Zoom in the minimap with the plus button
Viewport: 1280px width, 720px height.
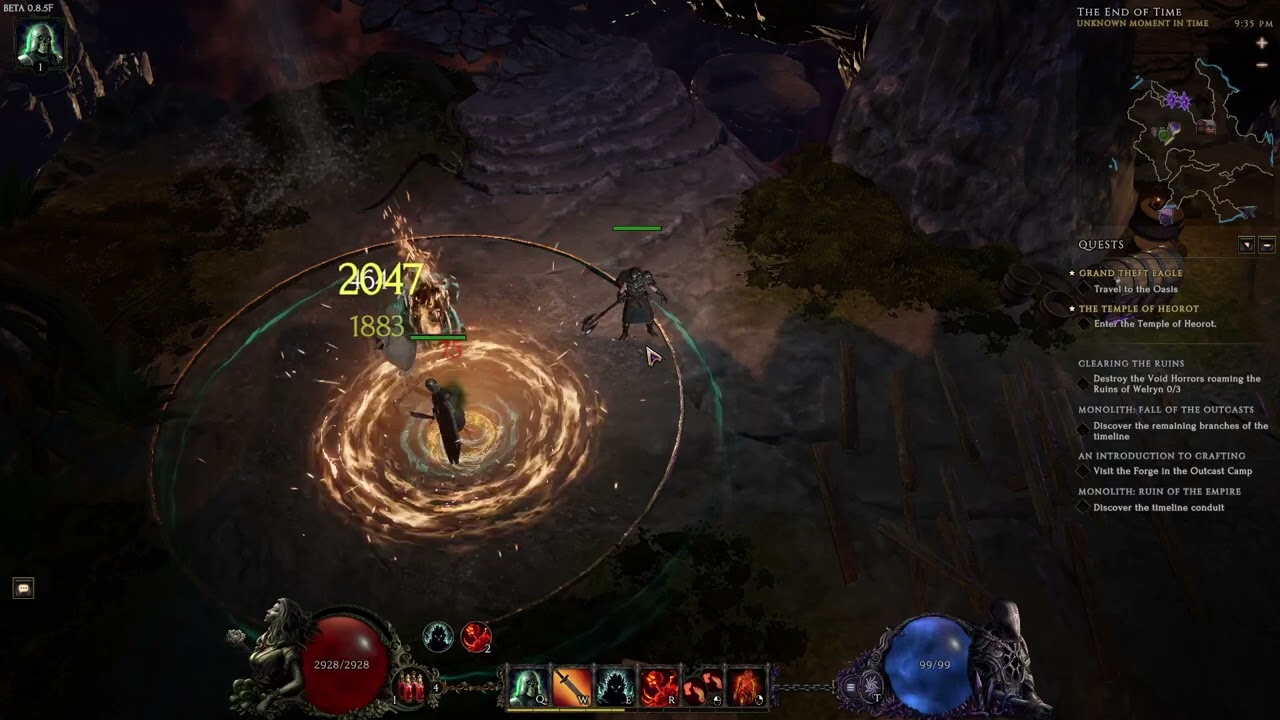click(x=1262, y=44)
